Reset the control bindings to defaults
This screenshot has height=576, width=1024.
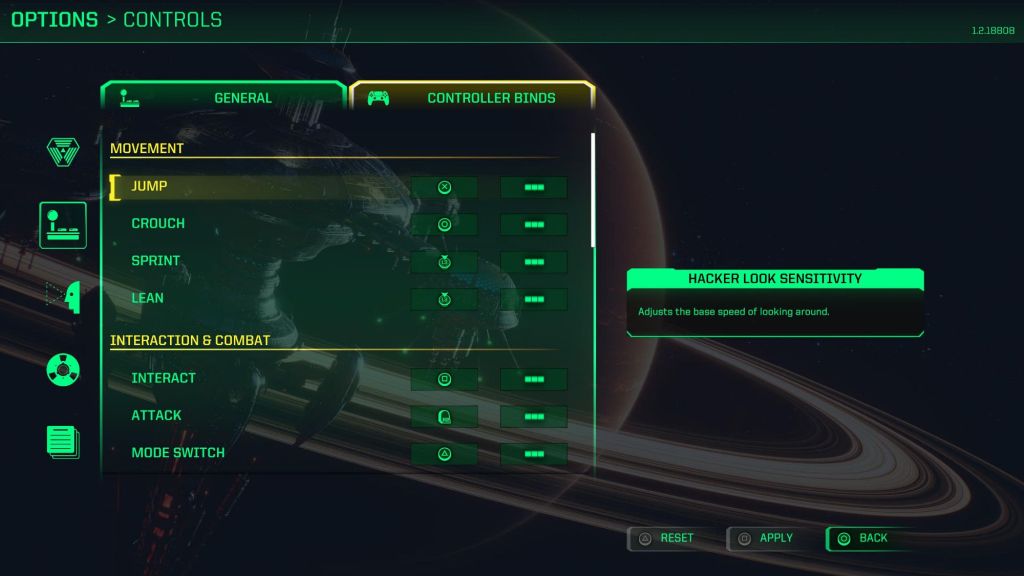(x=666, y=538)
